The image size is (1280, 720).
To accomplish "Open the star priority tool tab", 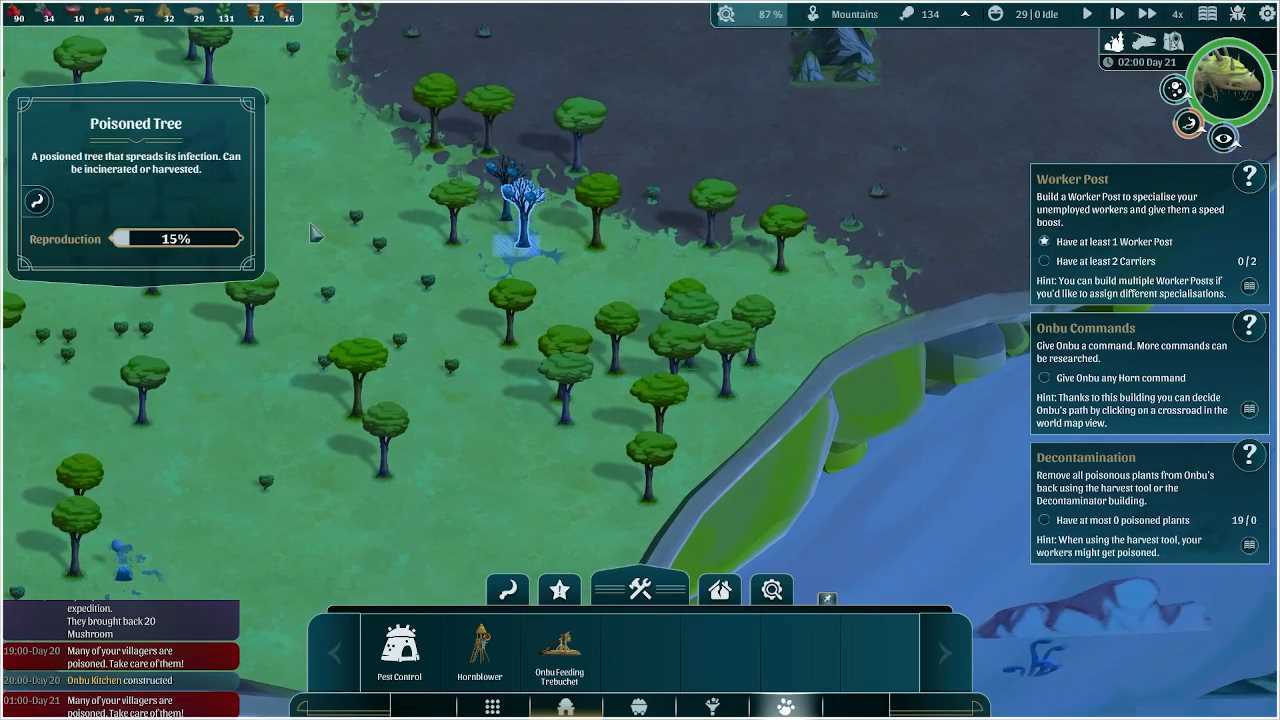I will pos(560,590).
